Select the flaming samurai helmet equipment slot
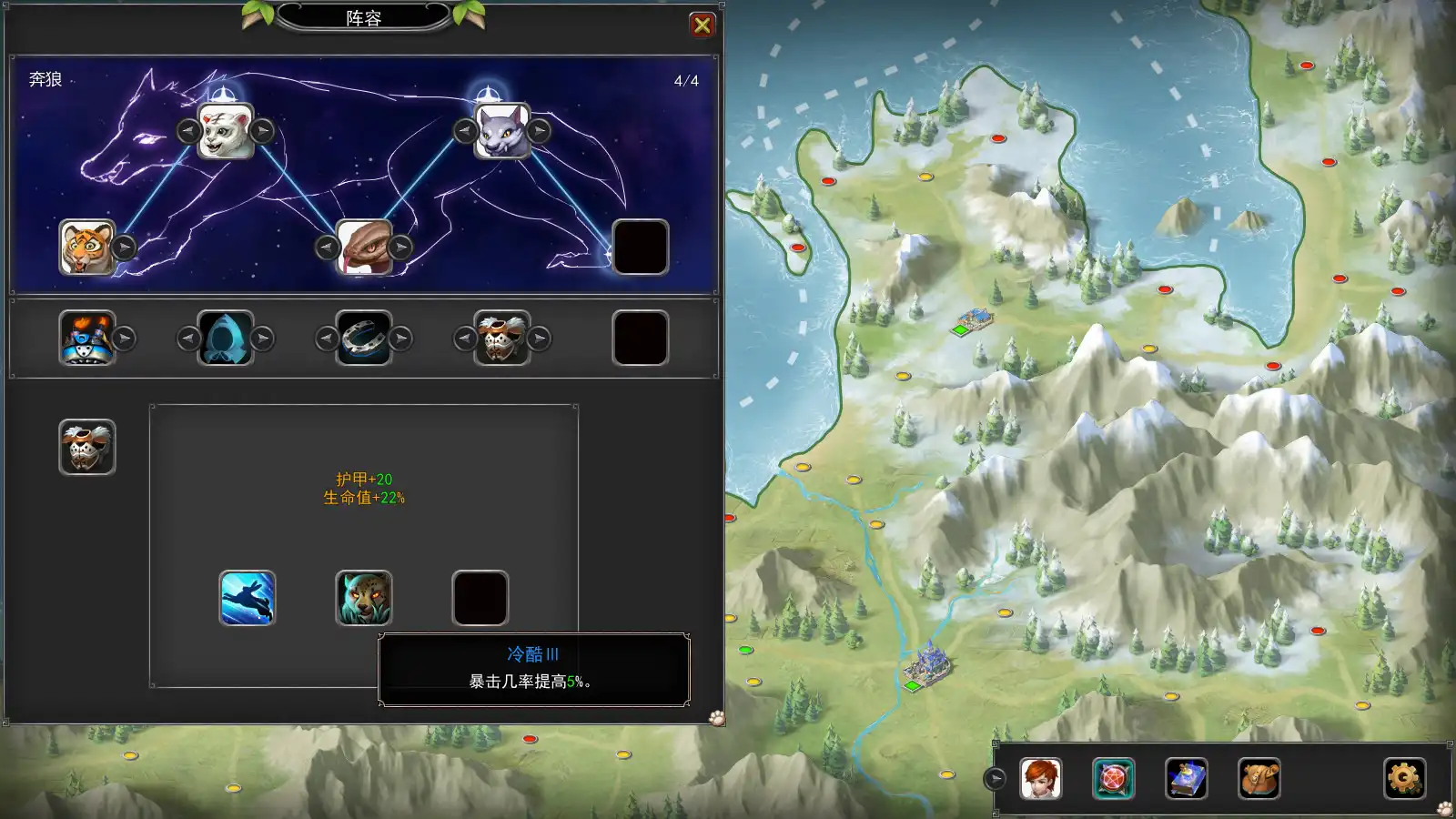Viewport: 1456px width, 819px height. point(87,338)
